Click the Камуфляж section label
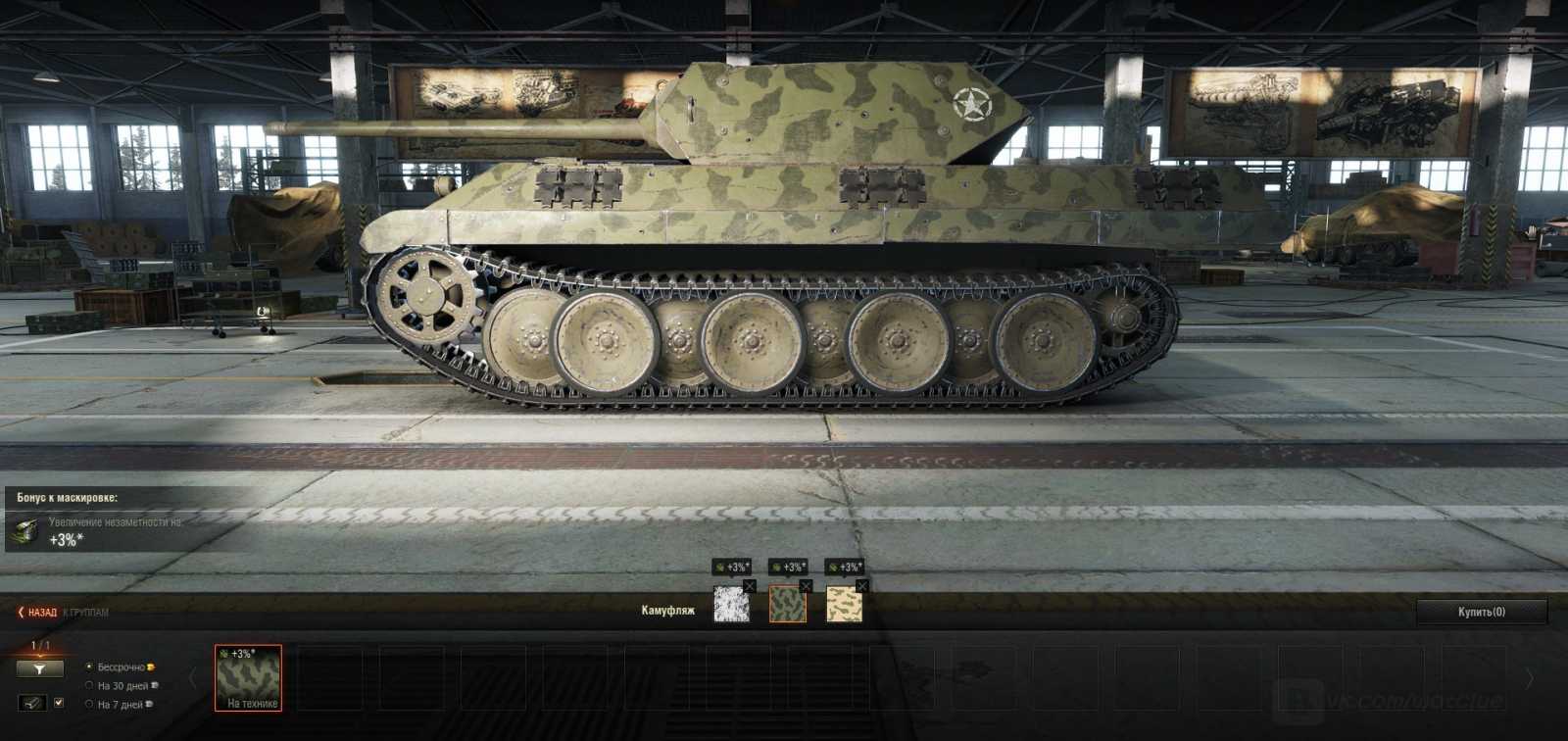This screenshot has width=1568, height=741. (666, 610)
